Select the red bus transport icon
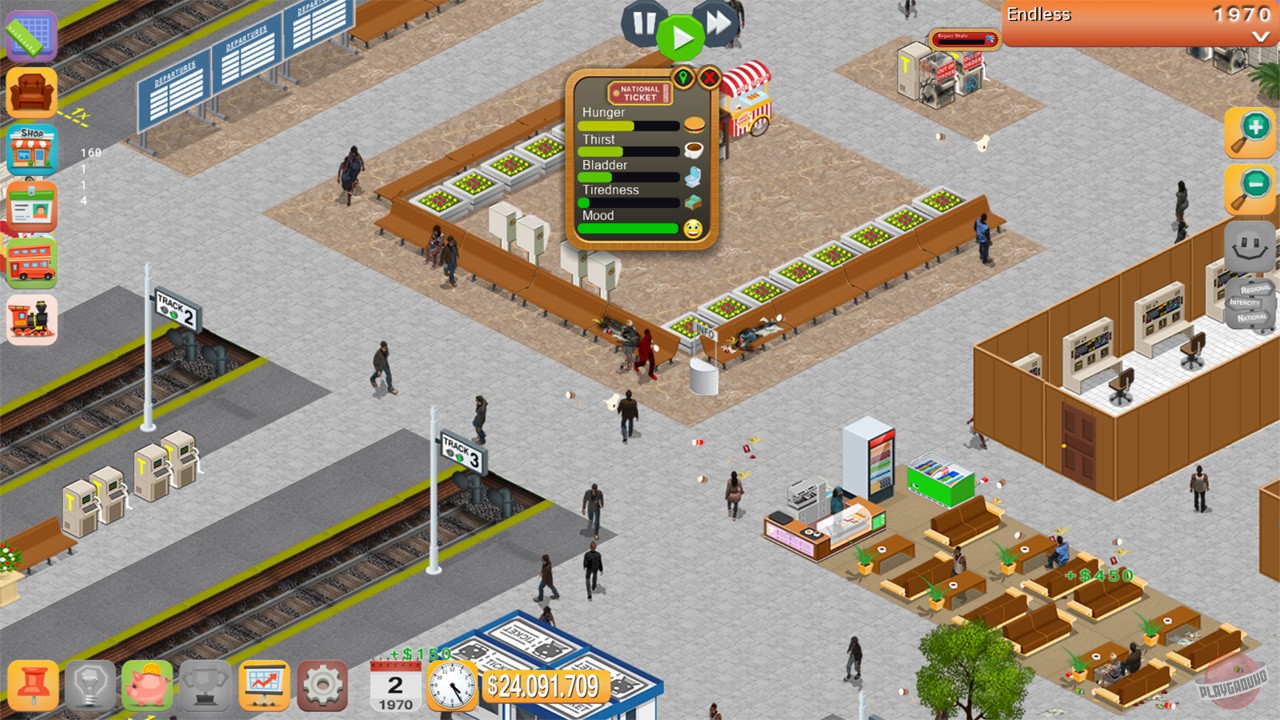This screenshot has height=720, width=1280. coord(31,263)
